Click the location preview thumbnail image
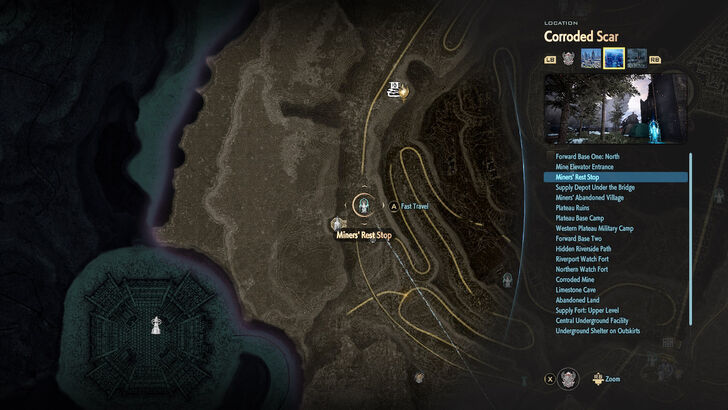728x410 pixels. [x=614, y=107]
